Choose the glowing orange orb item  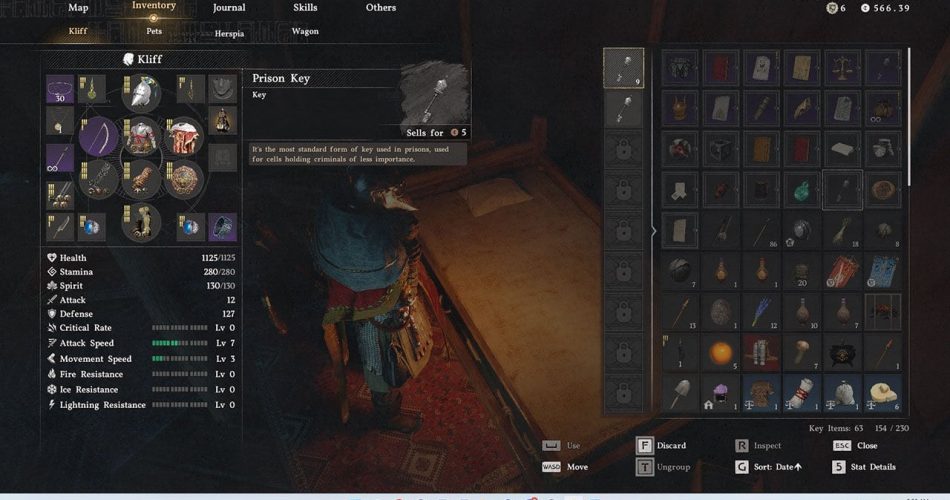pyautogui.click(x=720, y=352)
